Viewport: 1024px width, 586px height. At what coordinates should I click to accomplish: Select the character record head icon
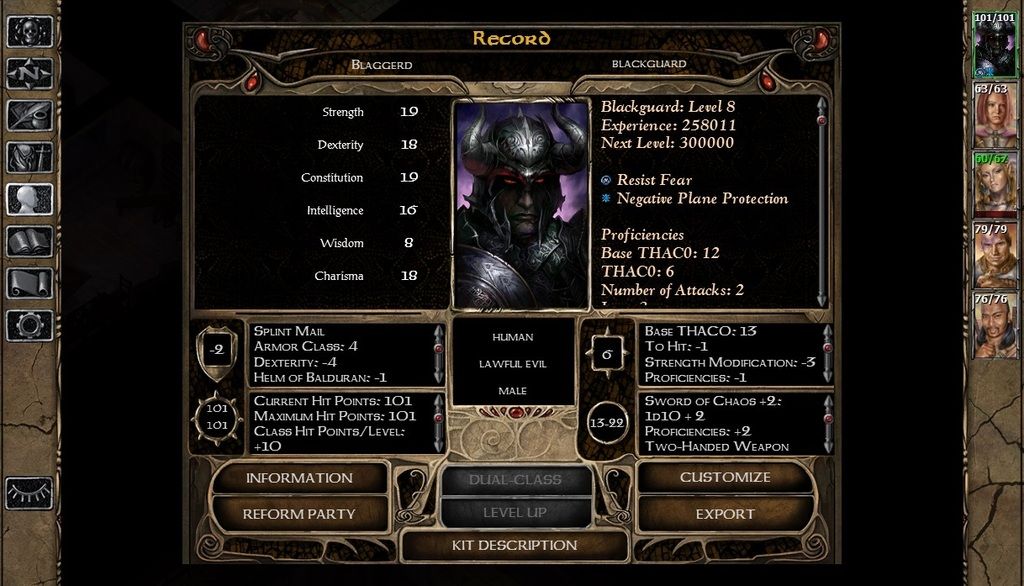(x=29, y=200)
